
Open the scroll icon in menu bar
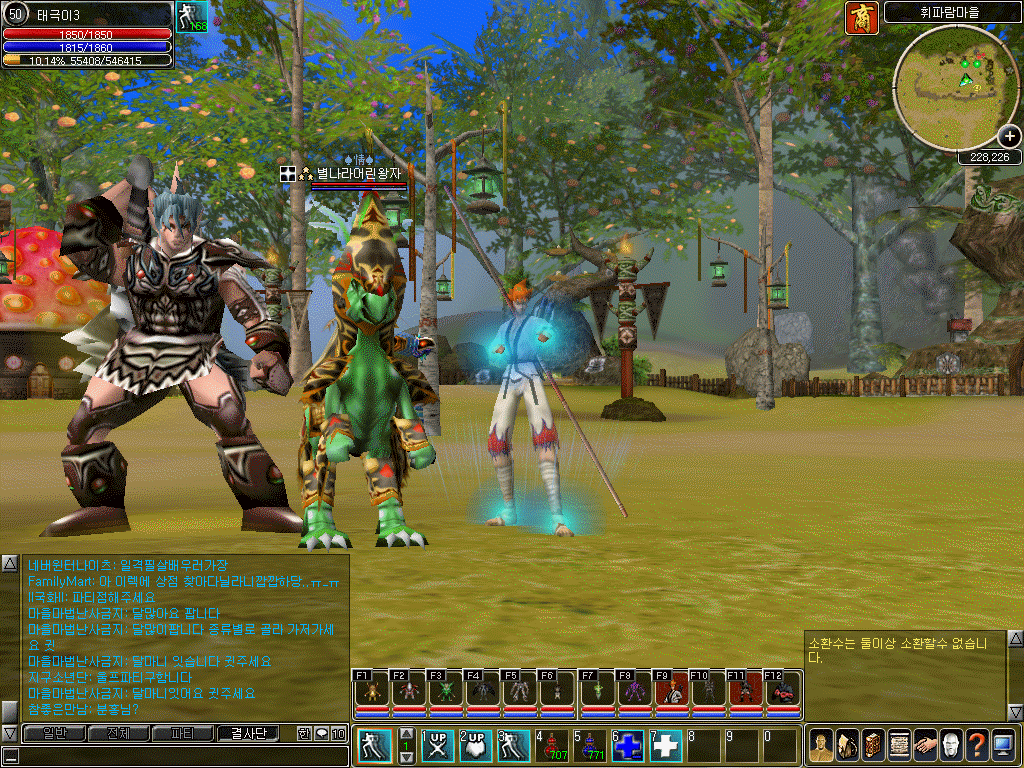click(898, 745)
